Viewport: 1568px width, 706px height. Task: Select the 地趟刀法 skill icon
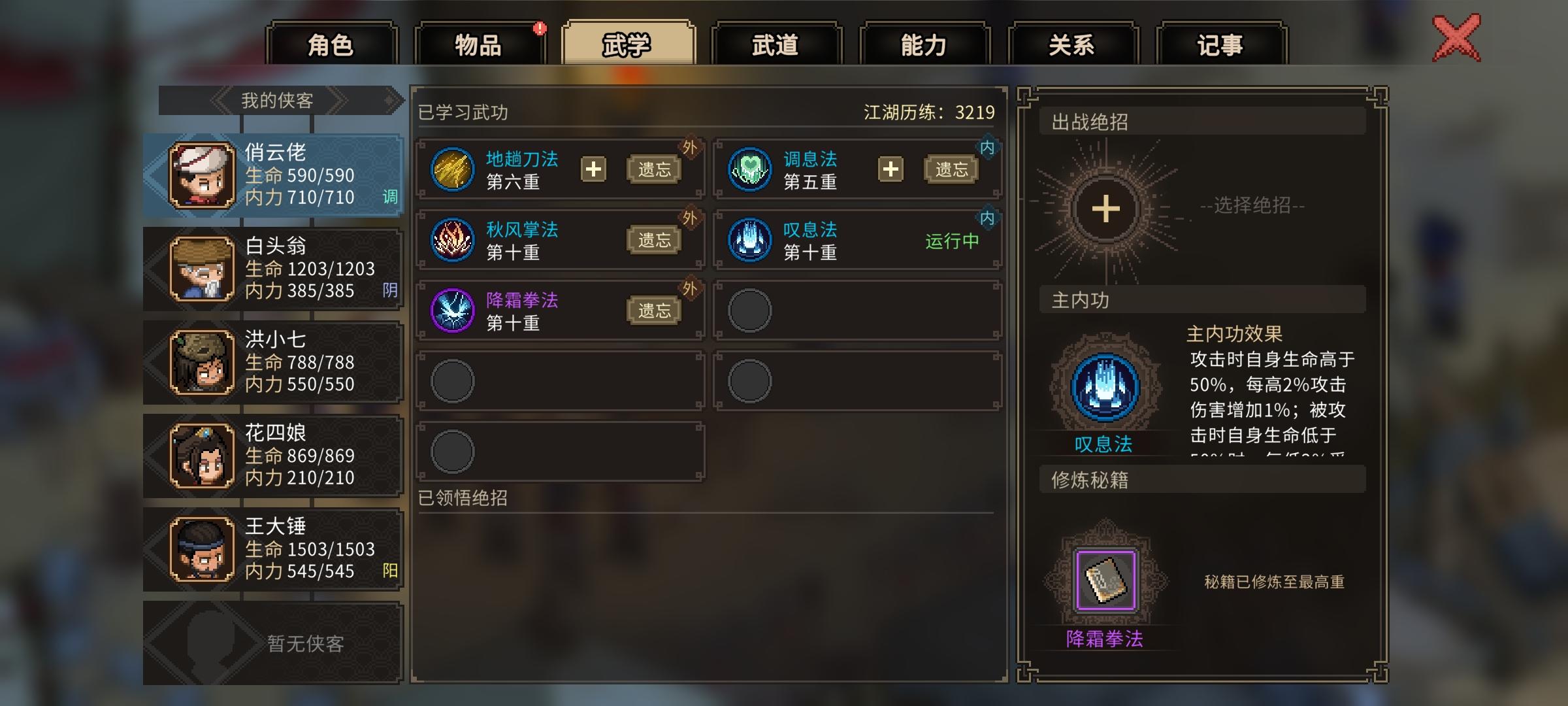[x=452, y=169]
